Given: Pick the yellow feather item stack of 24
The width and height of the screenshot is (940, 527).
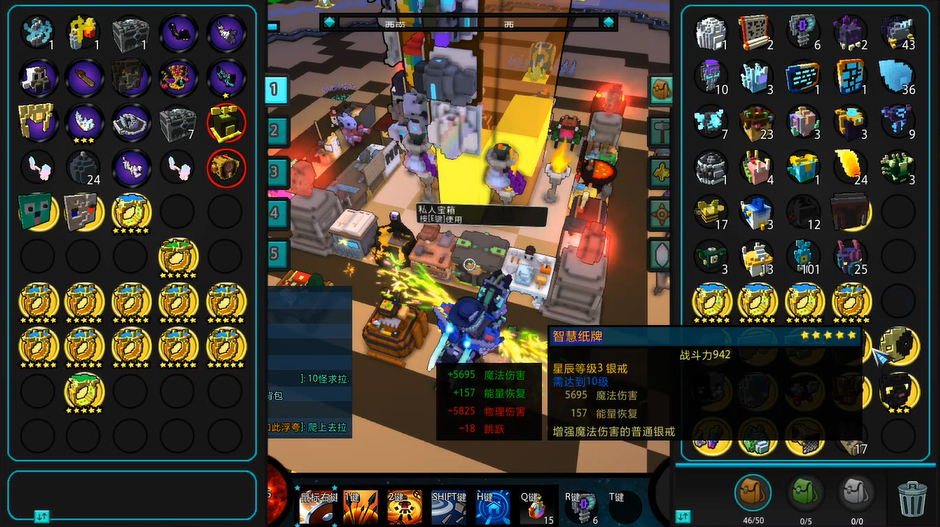Looking at the screenshot, I should 851,166.
